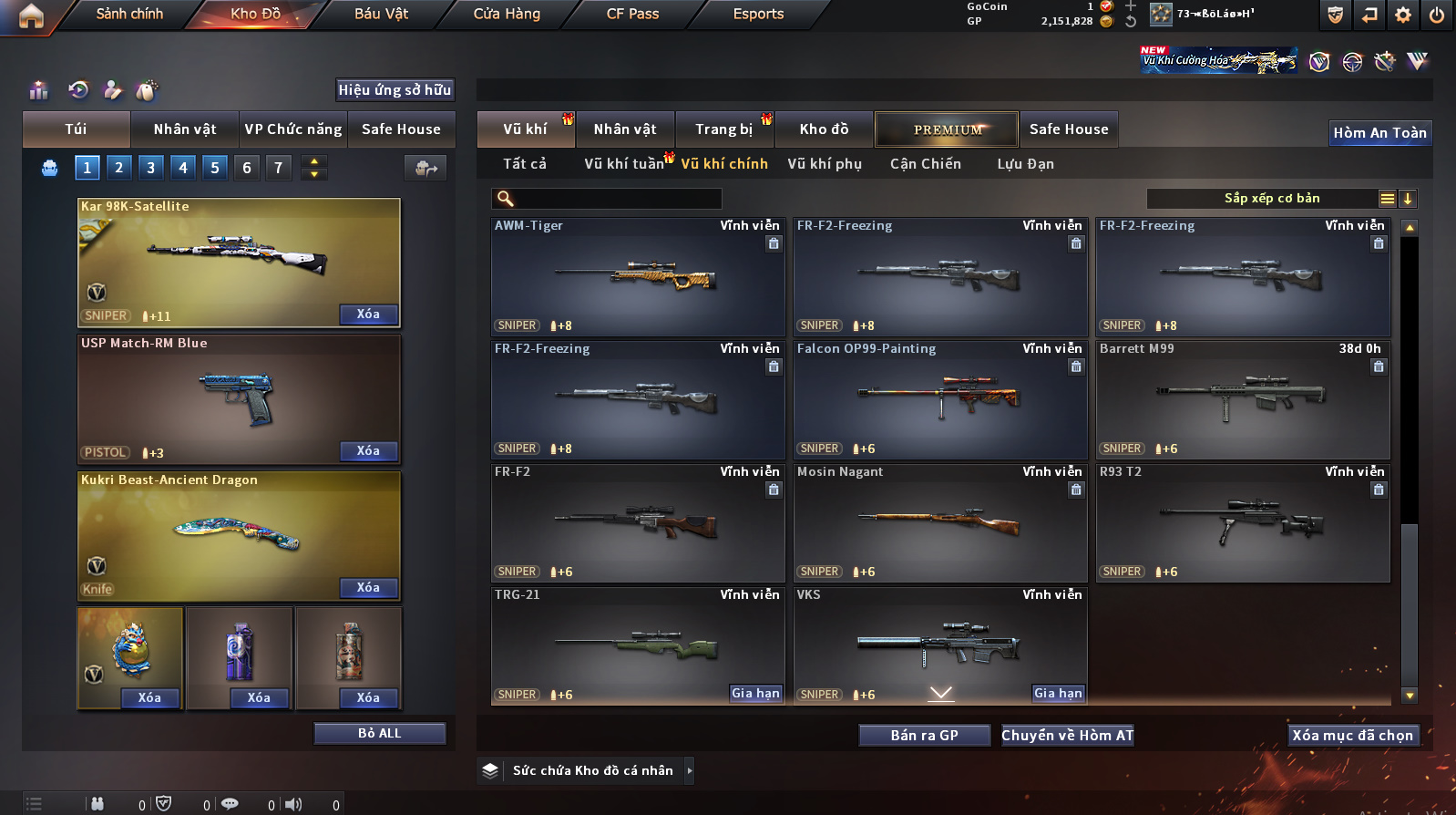Show the Vũ khí phụ category

pos(824,164)
